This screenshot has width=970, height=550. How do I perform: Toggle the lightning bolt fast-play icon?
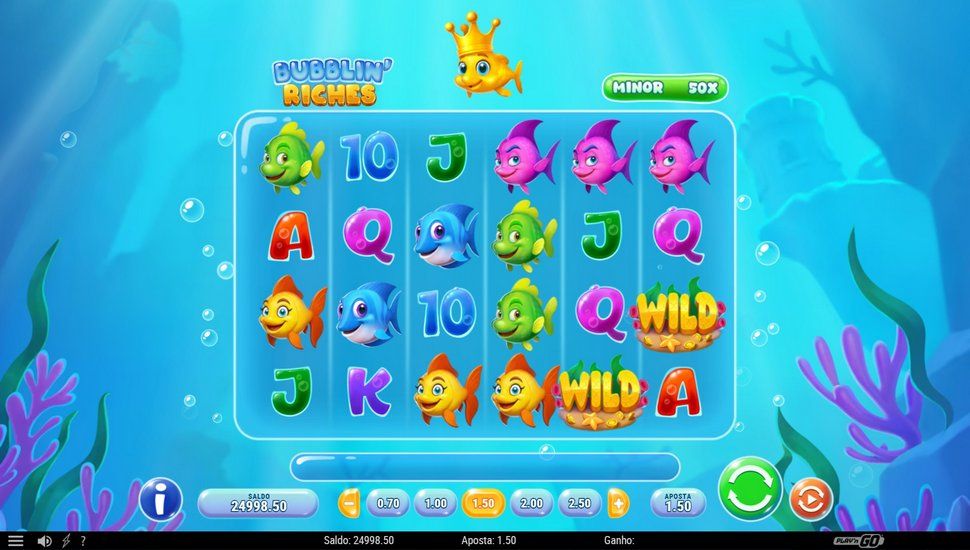67,541
